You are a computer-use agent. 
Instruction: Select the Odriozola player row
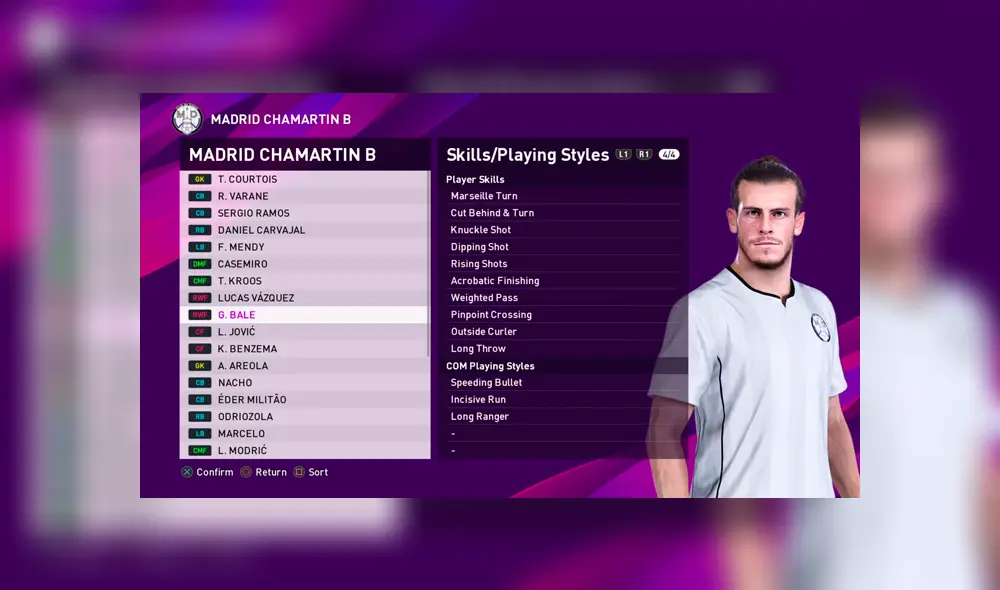(x=304, y=417)
